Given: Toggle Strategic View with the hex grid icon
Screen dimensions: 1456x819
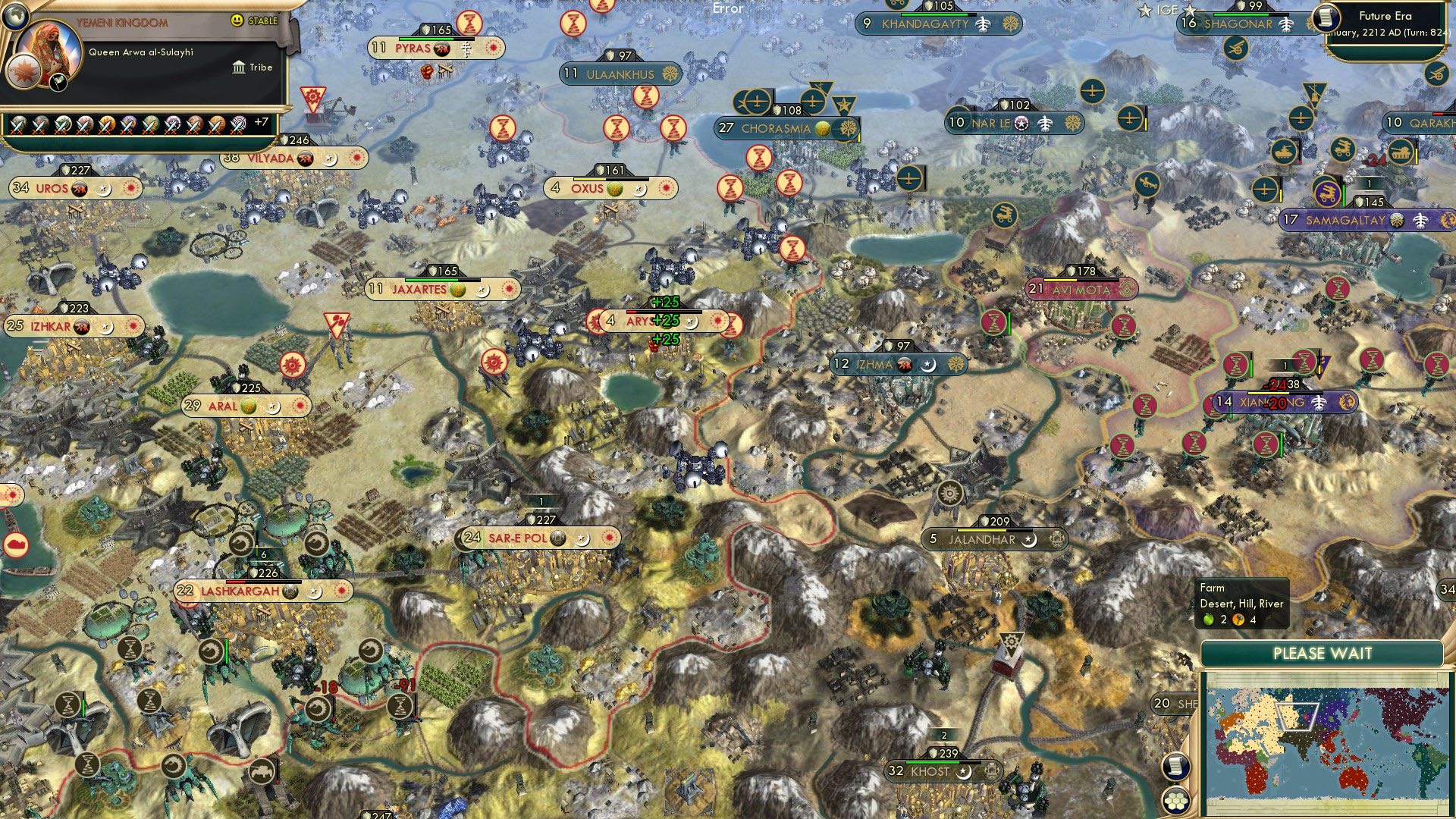Looking at the screenshot, I should tap(1176, 802).
